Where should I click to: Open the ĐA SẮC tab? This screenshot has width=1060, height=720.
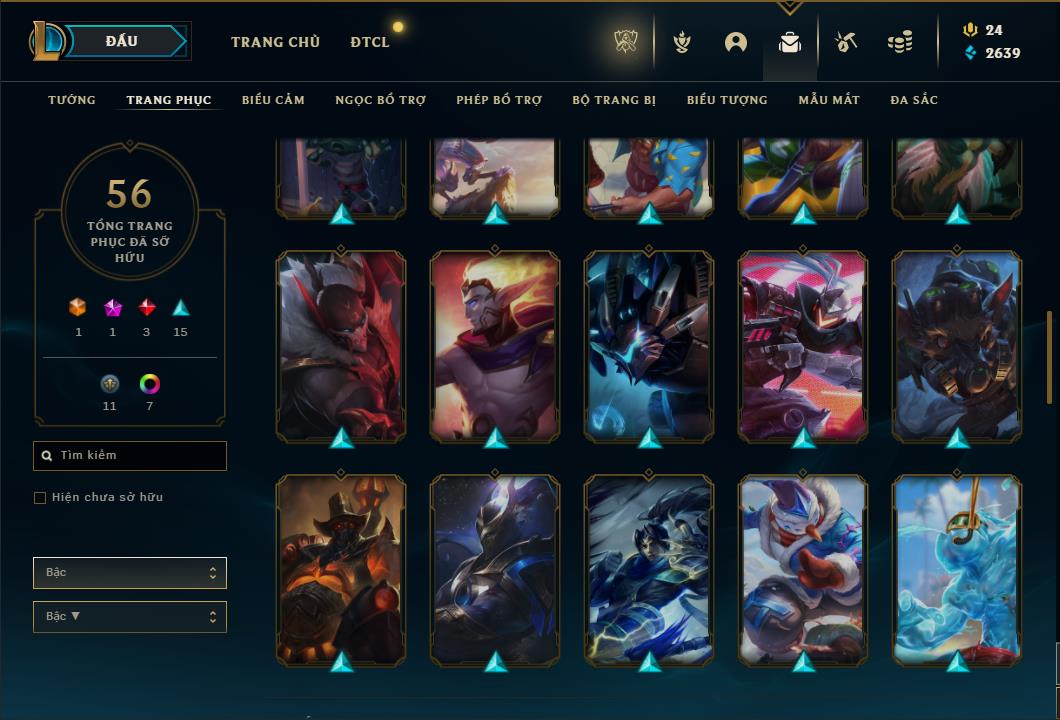[x=914, y=100]
